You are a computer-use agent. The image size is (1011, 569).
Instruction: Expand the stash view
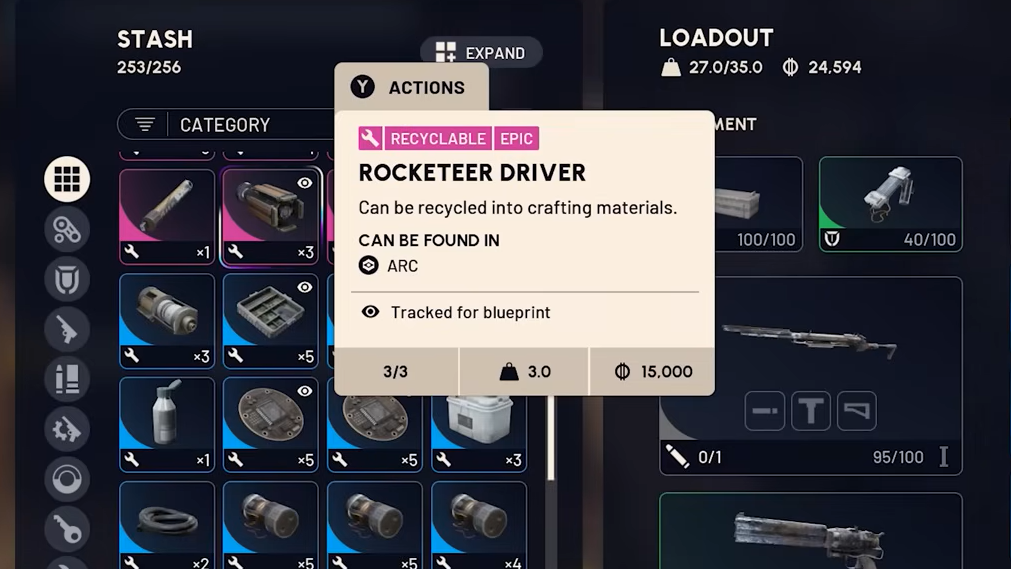[481, 53]
